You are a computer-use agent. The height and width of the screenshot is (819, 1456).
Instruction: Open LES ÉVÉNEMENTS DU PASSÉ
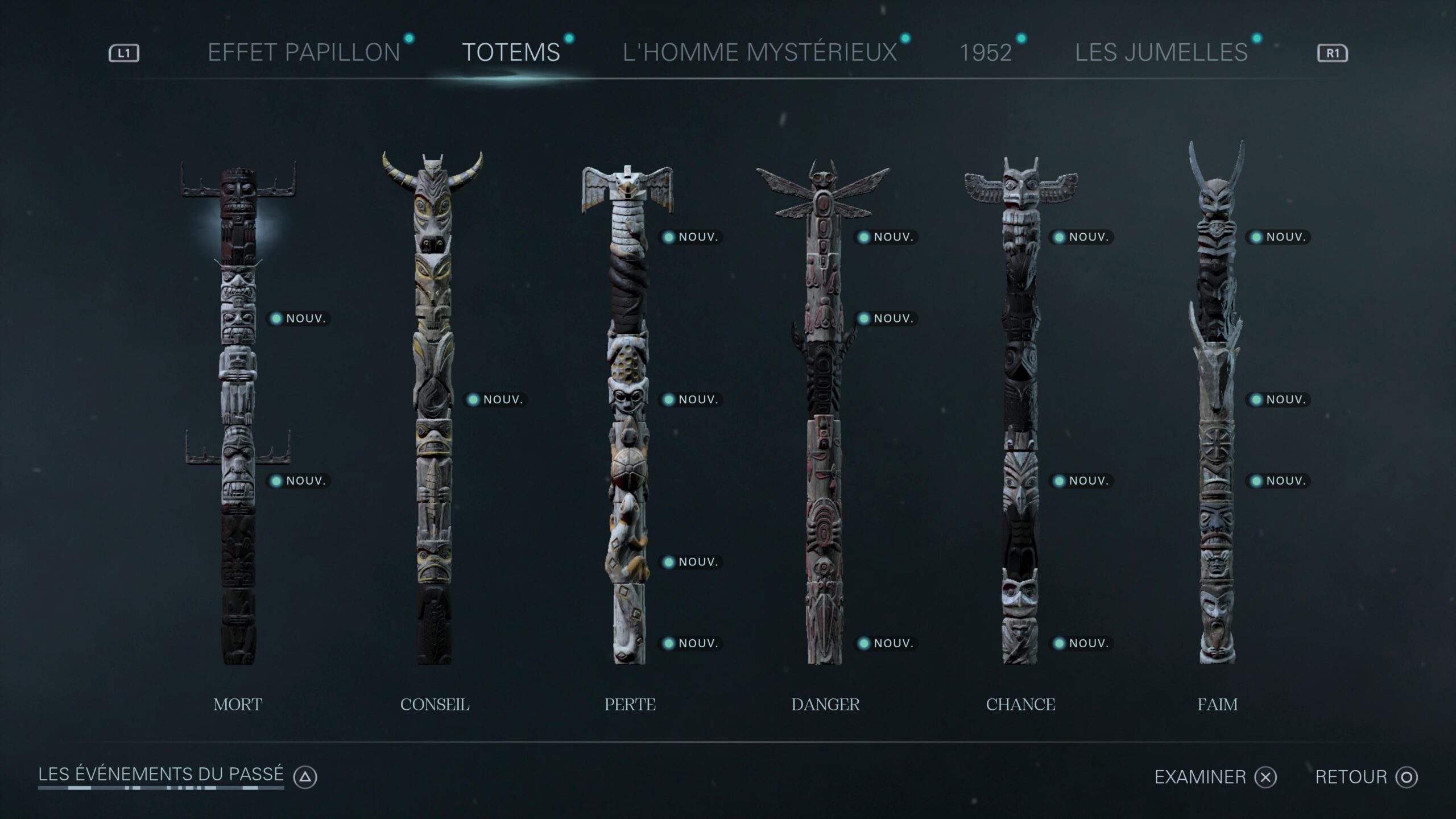(161, 773)
